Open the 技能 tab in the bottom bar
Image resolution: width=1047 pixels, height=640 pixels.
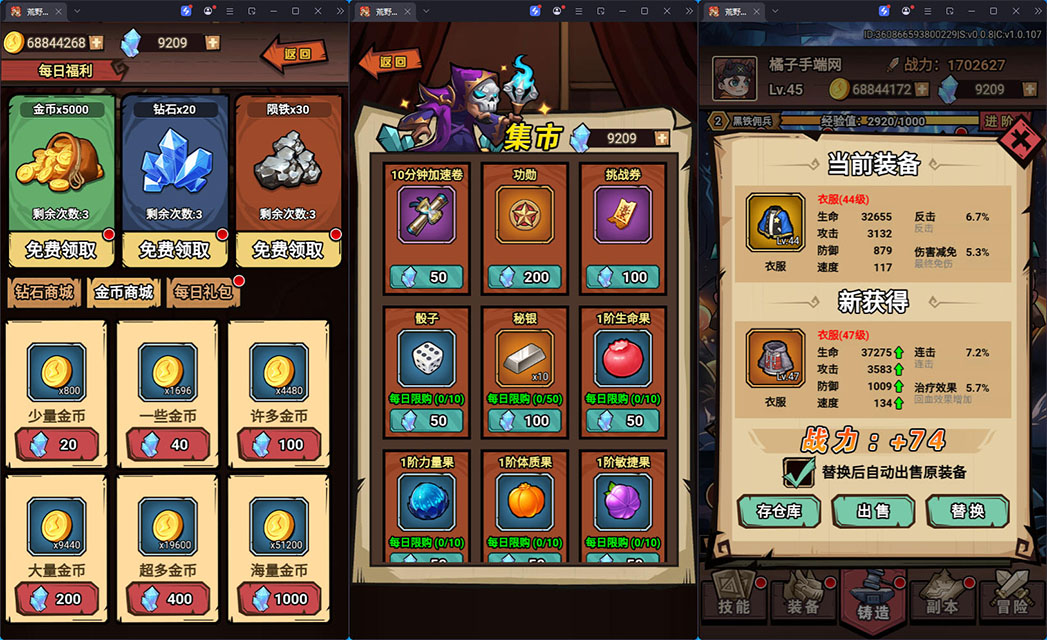pos(734,605)
